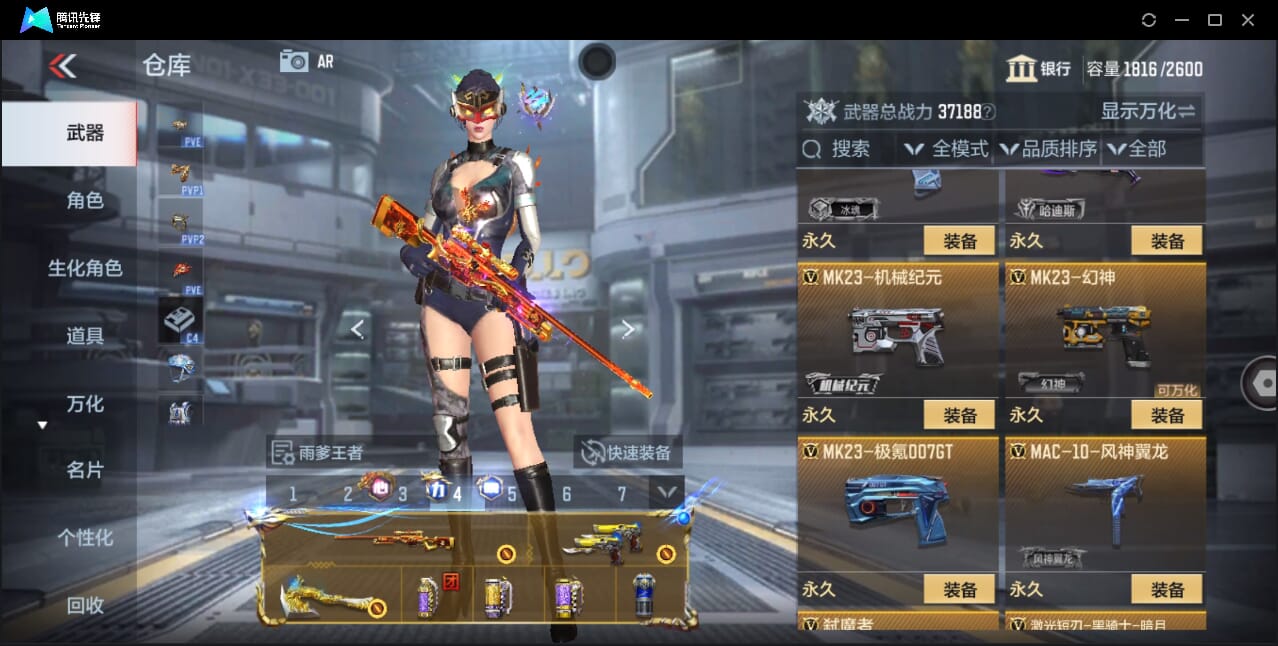Image resolution: width=1278 pixels, height=646 pixels.
Task: Use 快速装备 quick equip
Action: 628,452
